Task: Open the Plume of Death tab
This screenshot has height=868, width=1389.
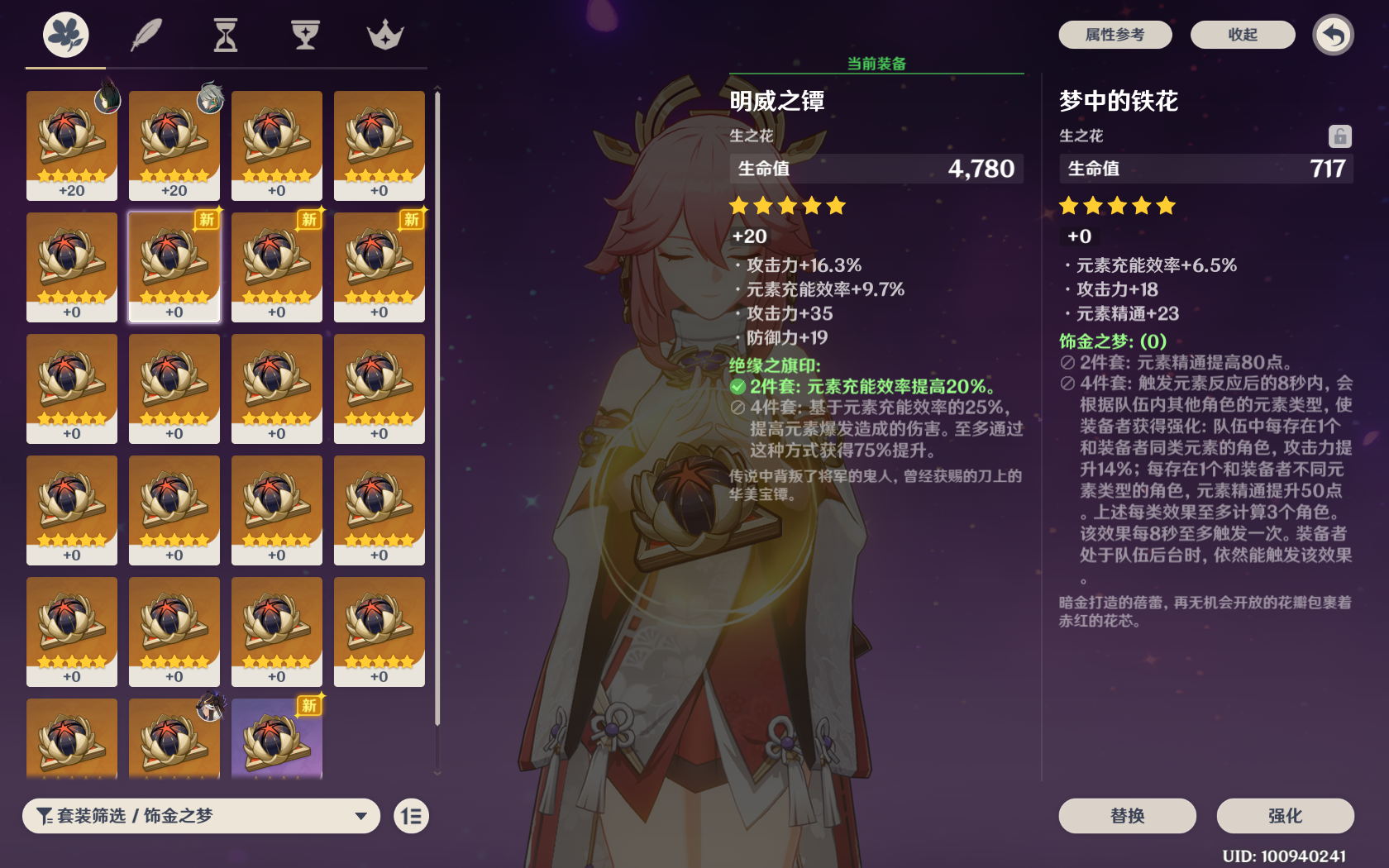Action: 146,36
